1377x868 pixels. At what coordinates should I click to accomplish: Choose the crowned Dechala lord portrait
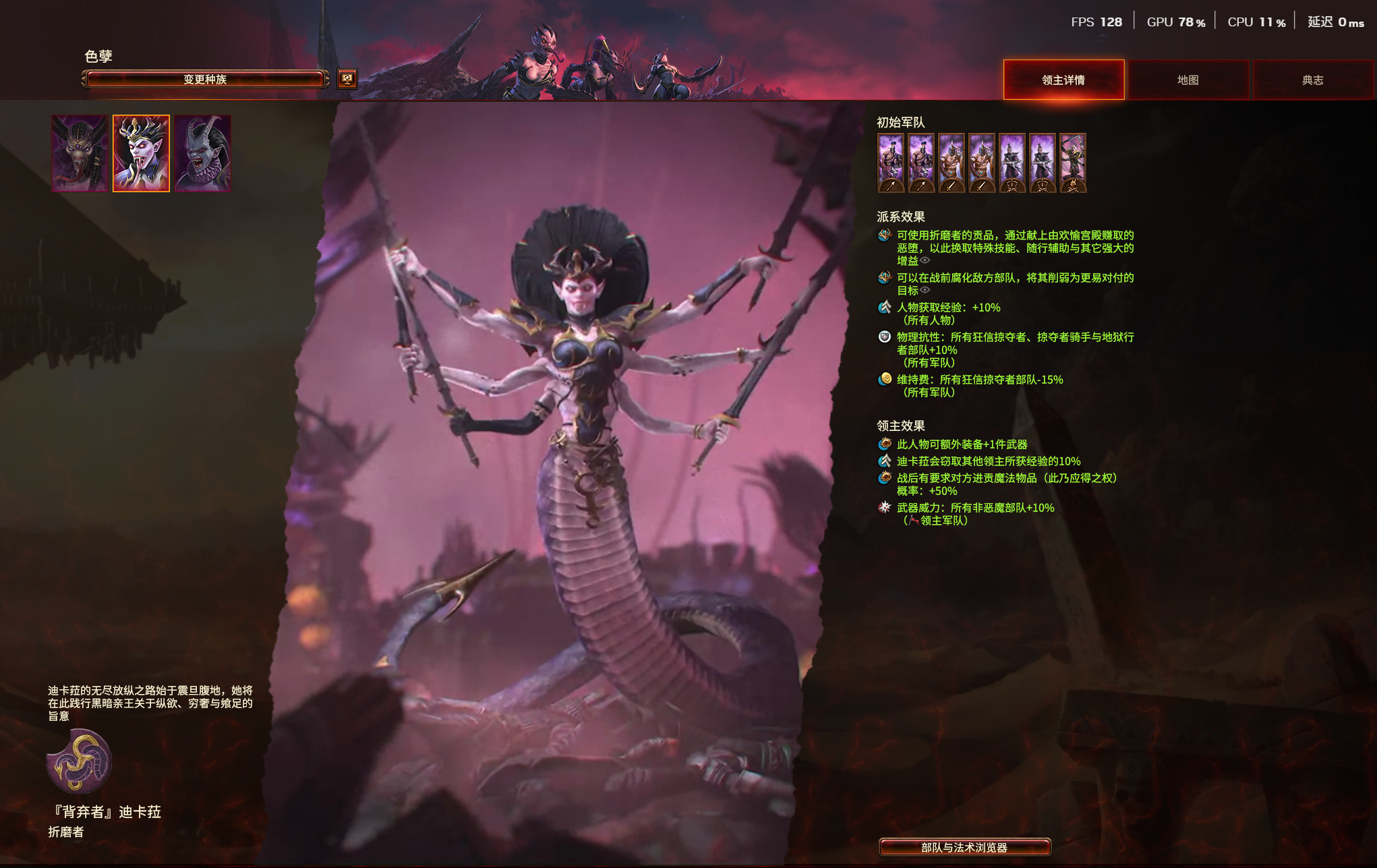[x=141, y=153]
